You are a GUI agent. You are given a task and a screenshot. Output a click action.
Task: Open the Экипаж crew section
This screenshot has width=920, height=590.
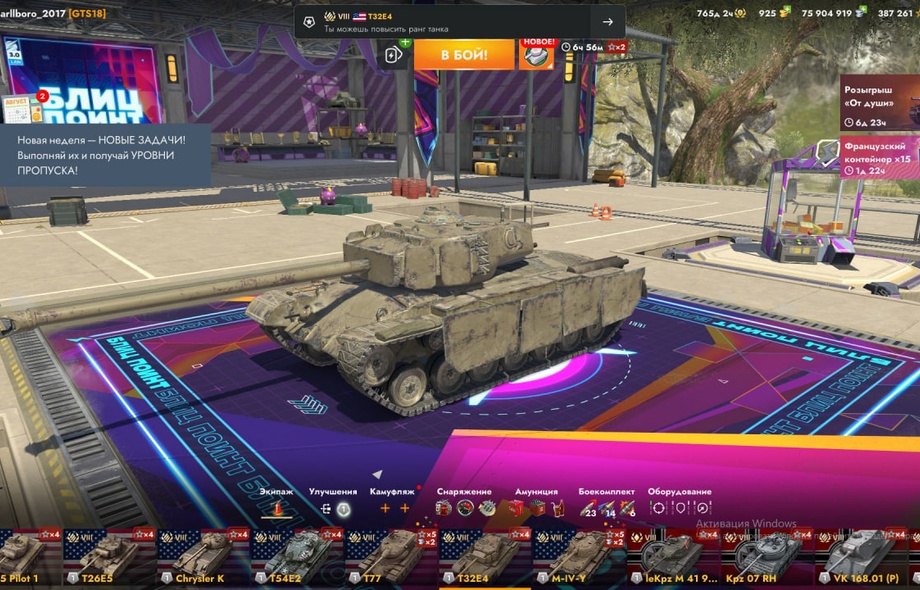(276, 508)
